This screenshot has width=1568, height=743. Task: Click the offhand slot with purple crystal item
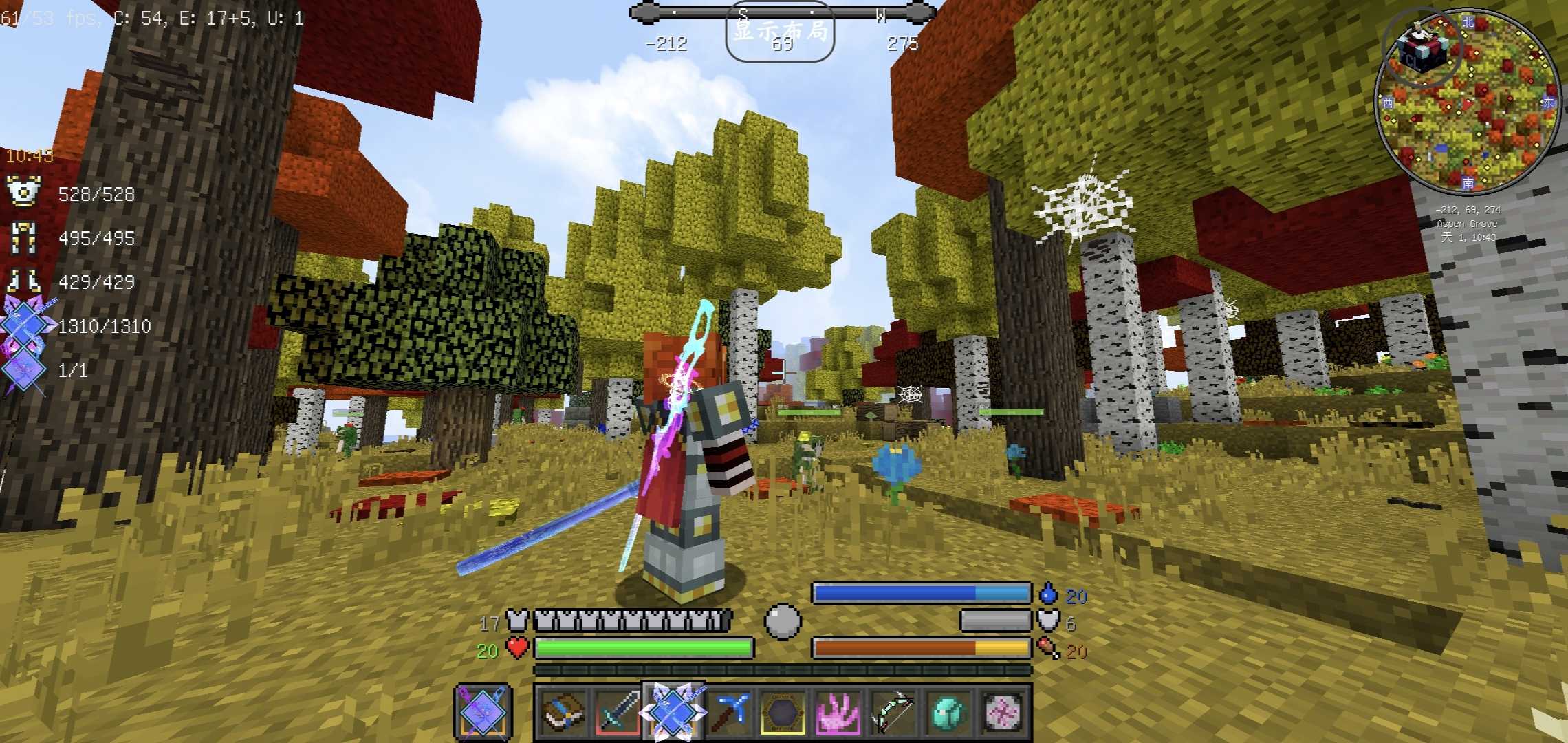tap(483, 712)
